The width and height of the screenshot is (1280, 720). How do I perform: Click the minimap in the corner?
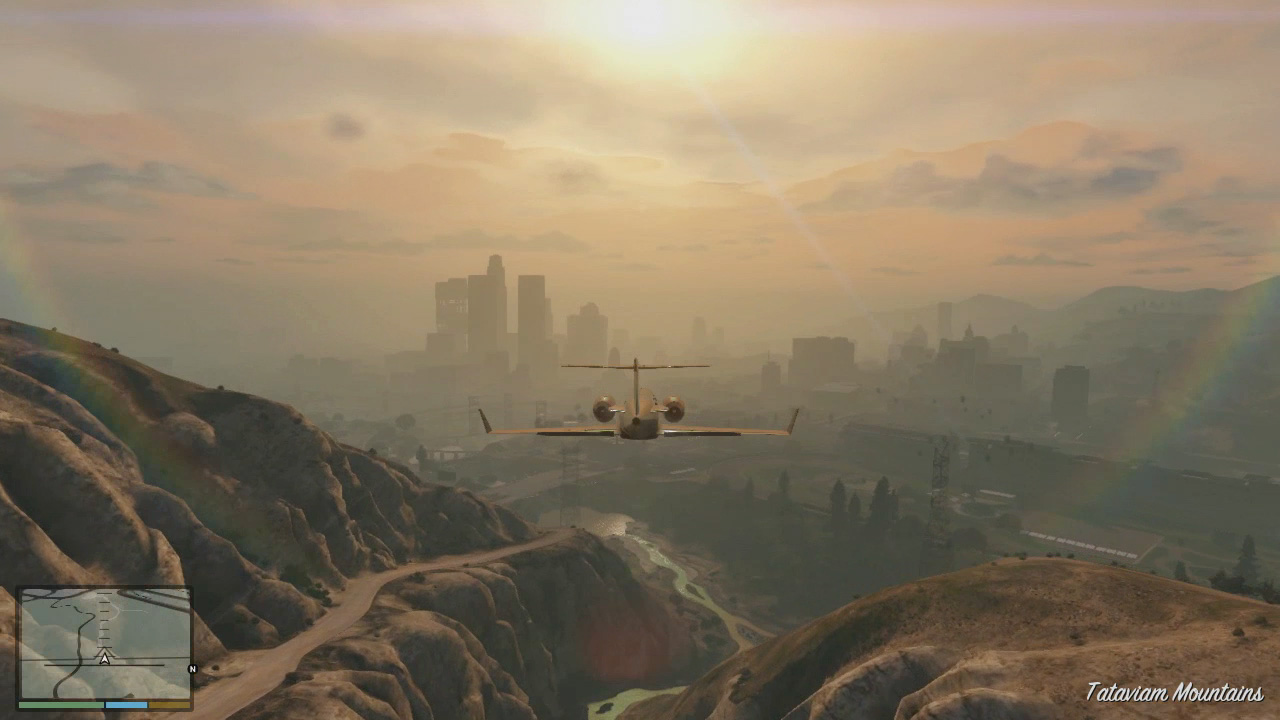click(x=105, y=644)
